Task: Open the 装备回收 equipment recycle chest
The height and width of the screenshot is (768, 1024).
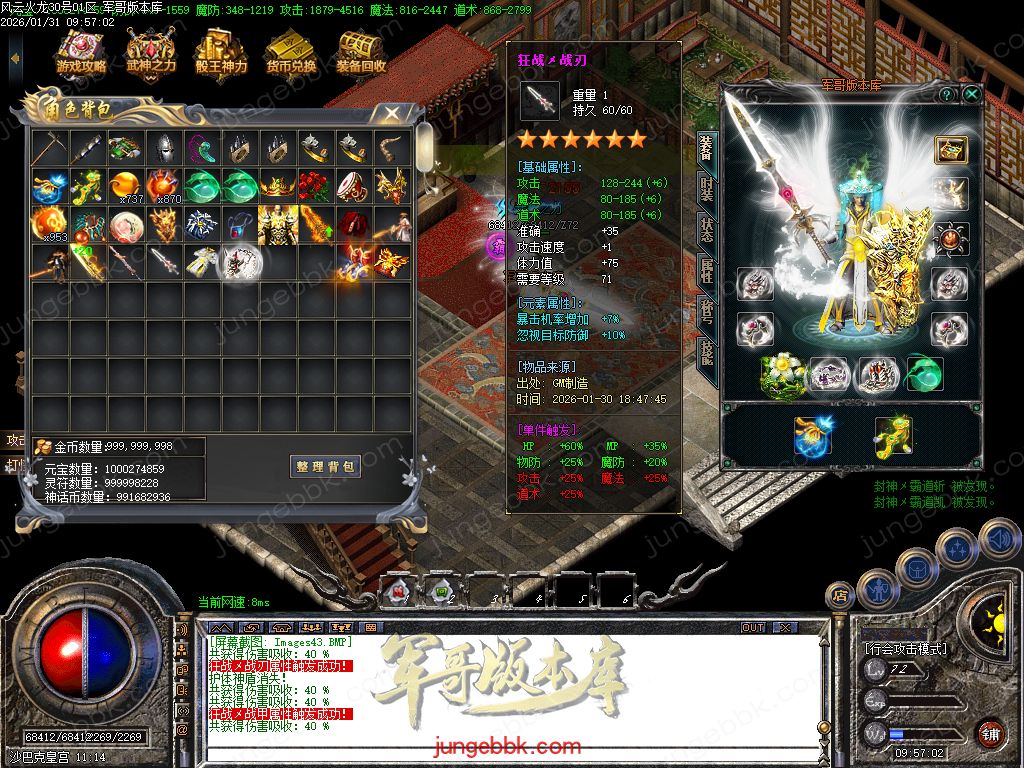Action: pyautogui.click(x=361, y=53)
